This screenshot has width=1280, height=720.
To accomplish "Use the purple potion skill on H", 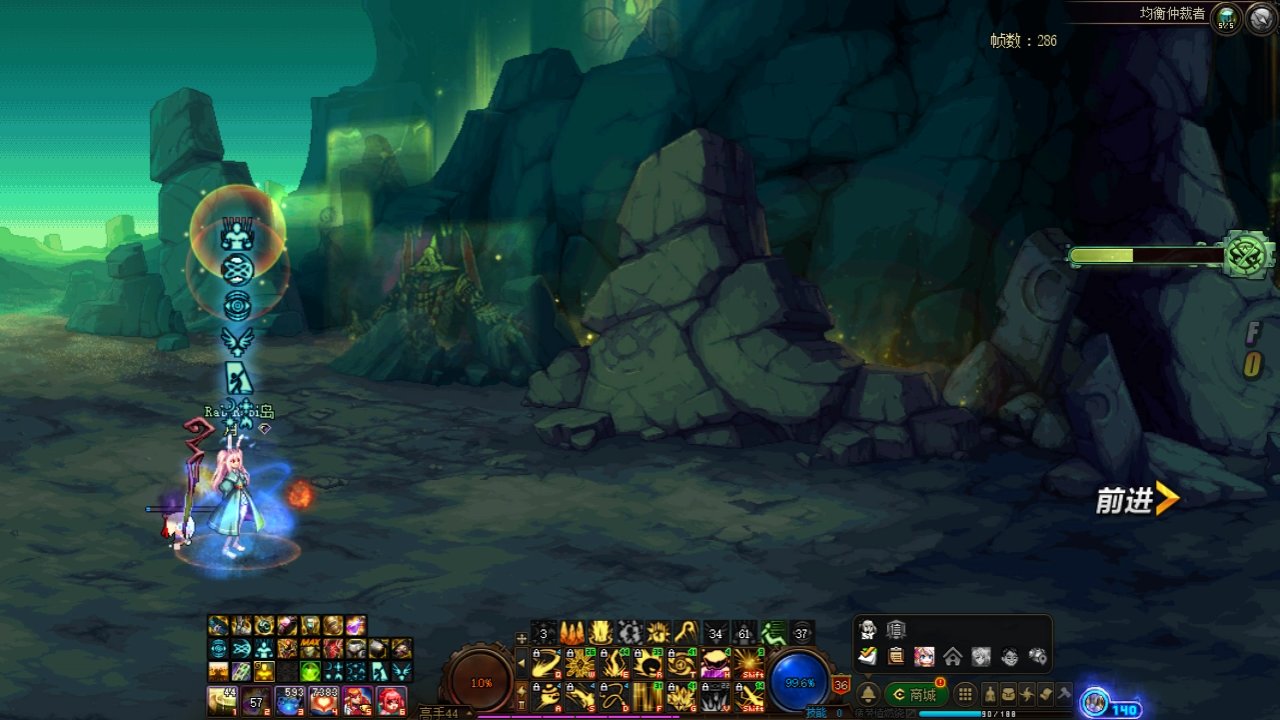I will tap(715, 663).
